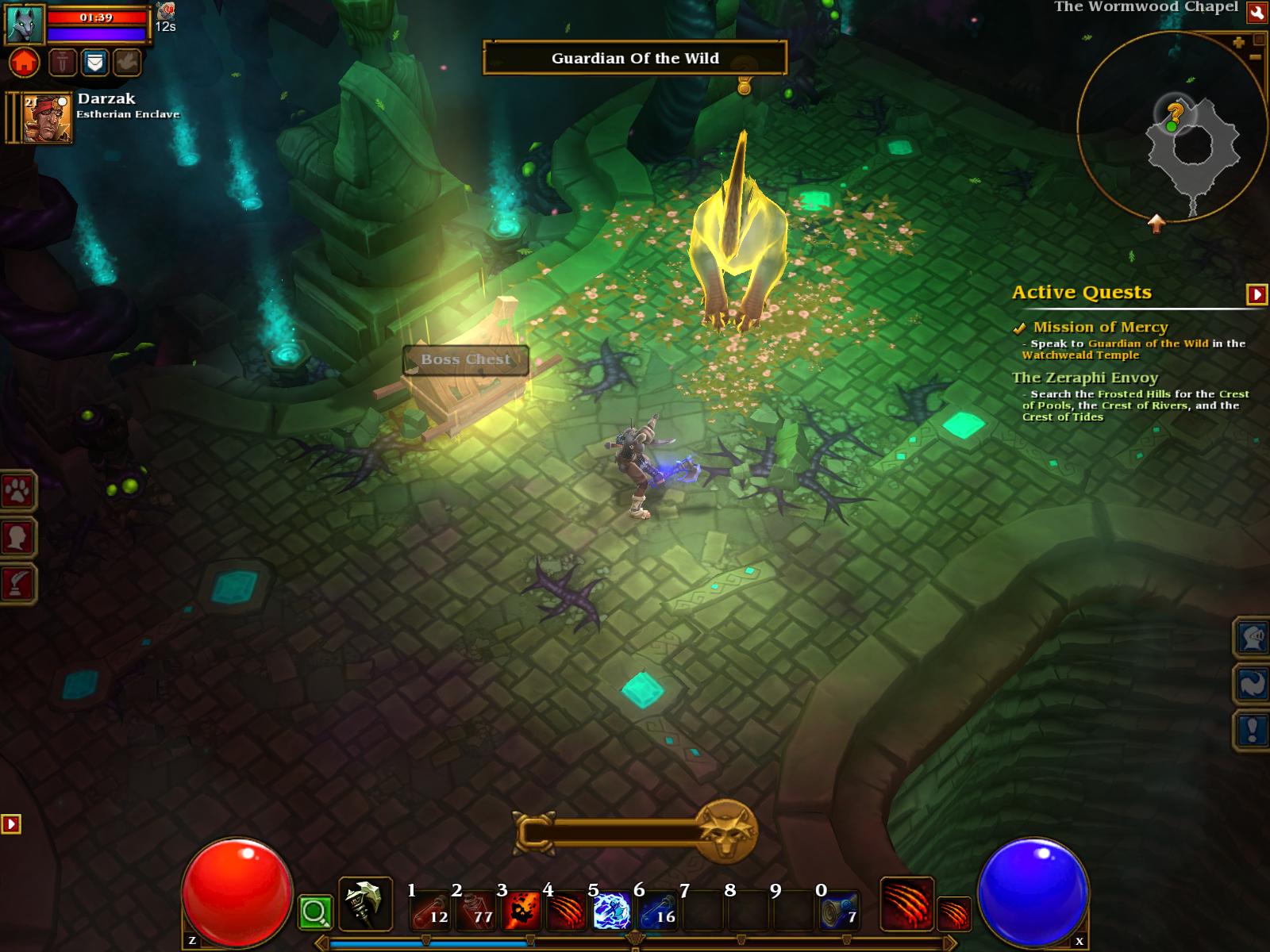Open the wrench options menu
This screenshot has height=952, width=1270.
[1257, 12]
